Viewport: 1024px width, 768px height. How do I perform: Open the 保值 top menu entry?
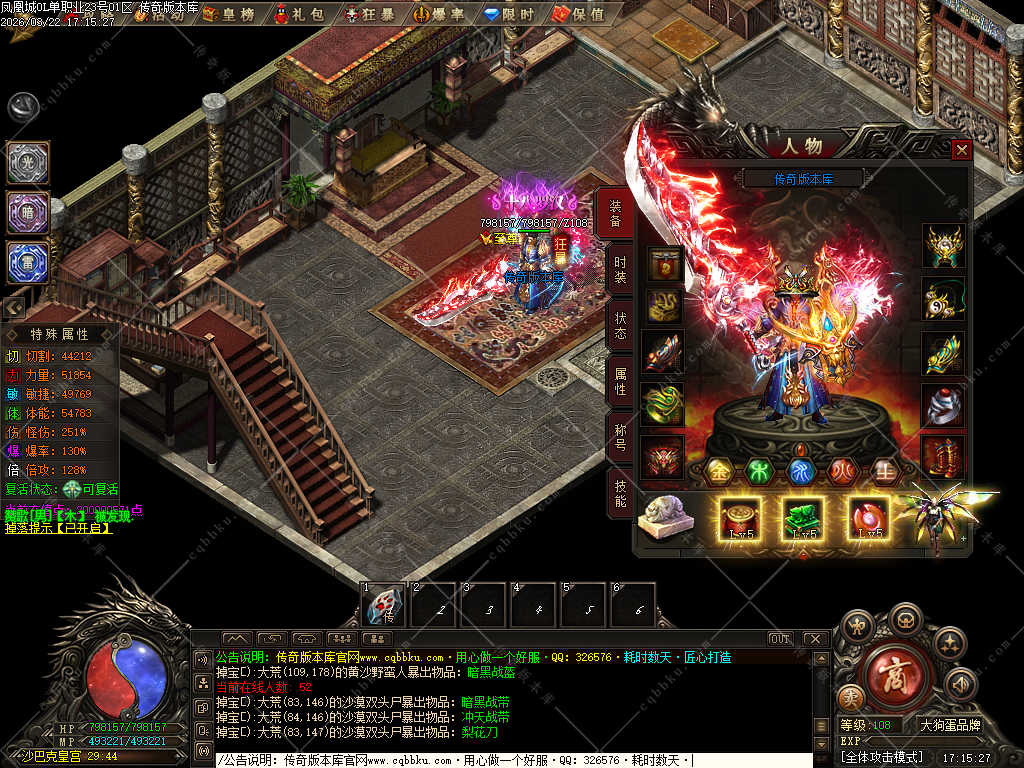577,13
